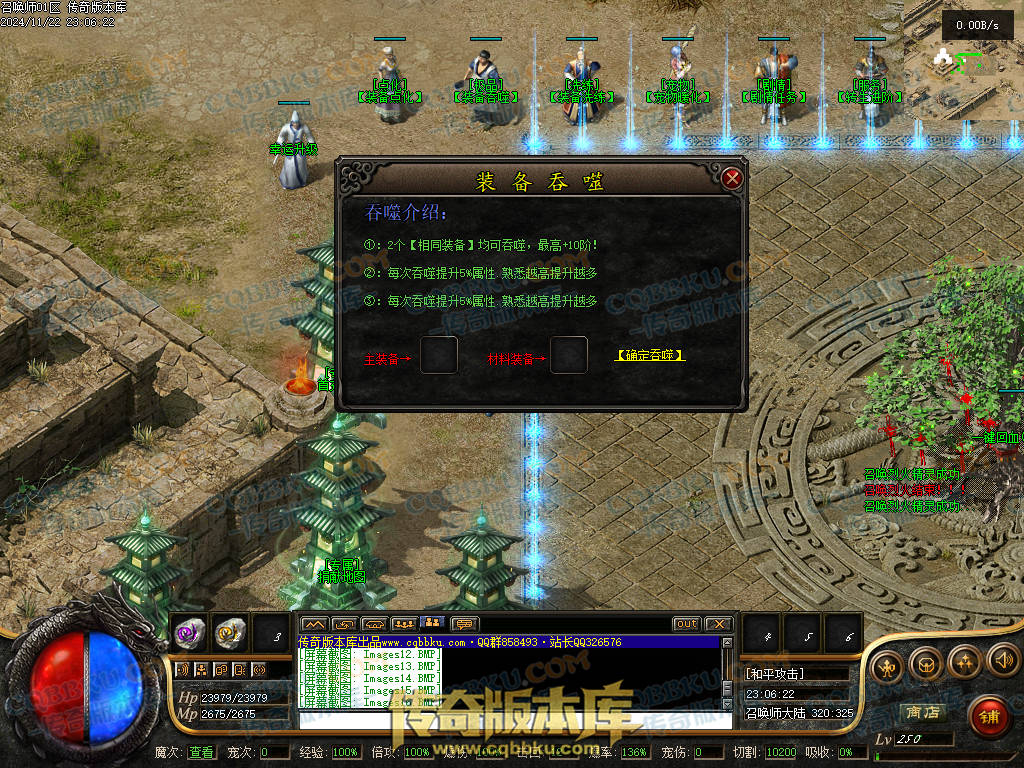Select the speech bubble chat channel
Viewport: 1024px width, 768px height.
click(x=465, y=624)
